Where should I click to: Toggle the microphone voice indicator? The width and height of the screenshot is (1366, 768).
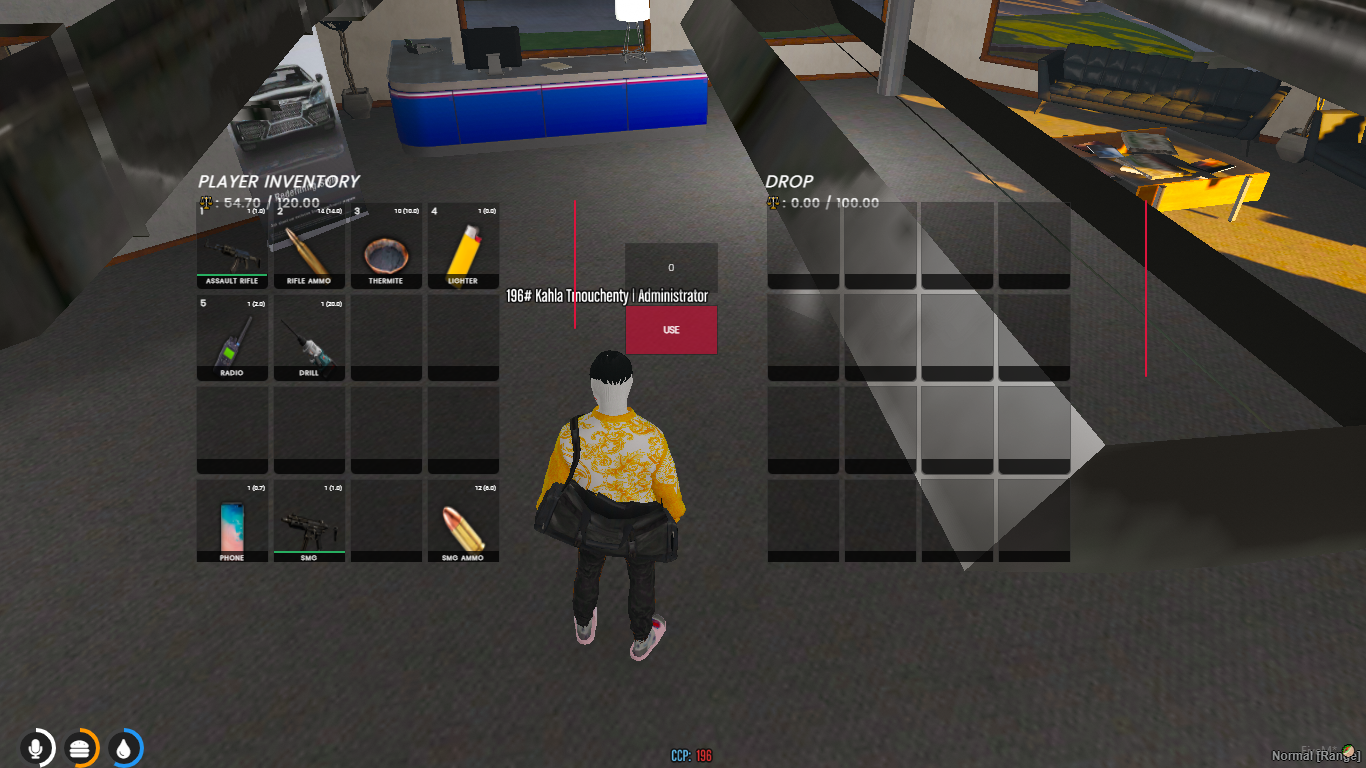tap(37, 748)
